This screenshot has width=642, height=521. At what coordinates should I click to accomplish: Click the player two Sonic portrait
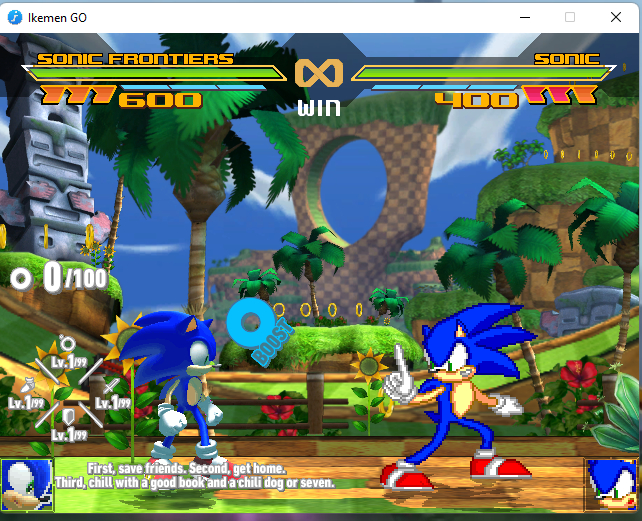610,484
